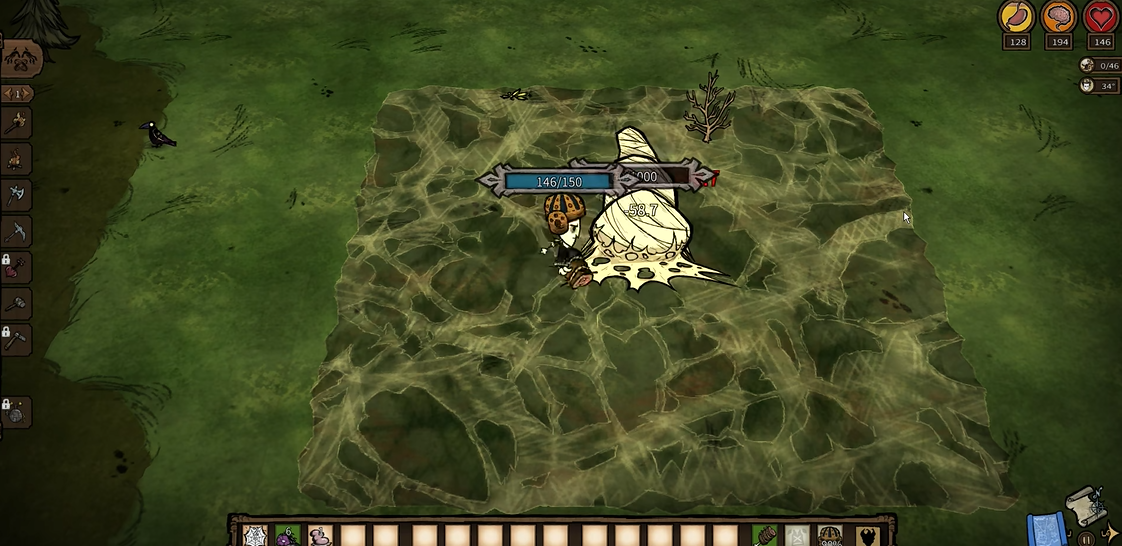Select the equipped football helmet head slot
1122x546 pixels.
[x=829, y=536]
